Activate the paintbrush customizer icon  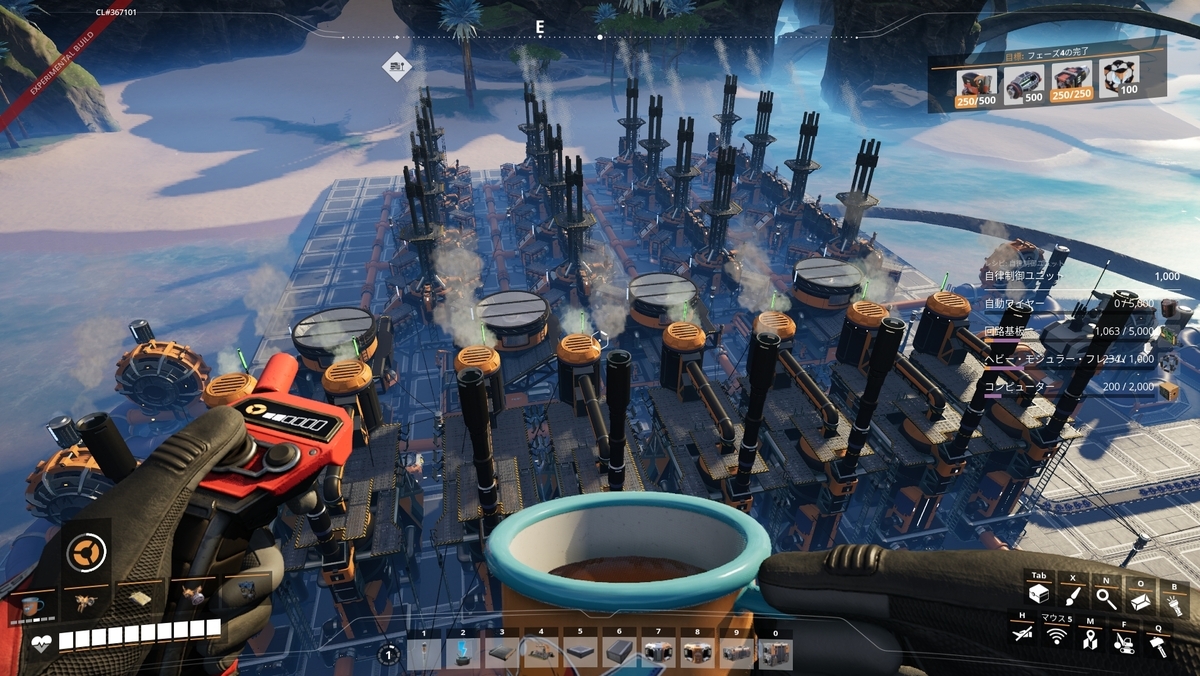coord(1072,597)
